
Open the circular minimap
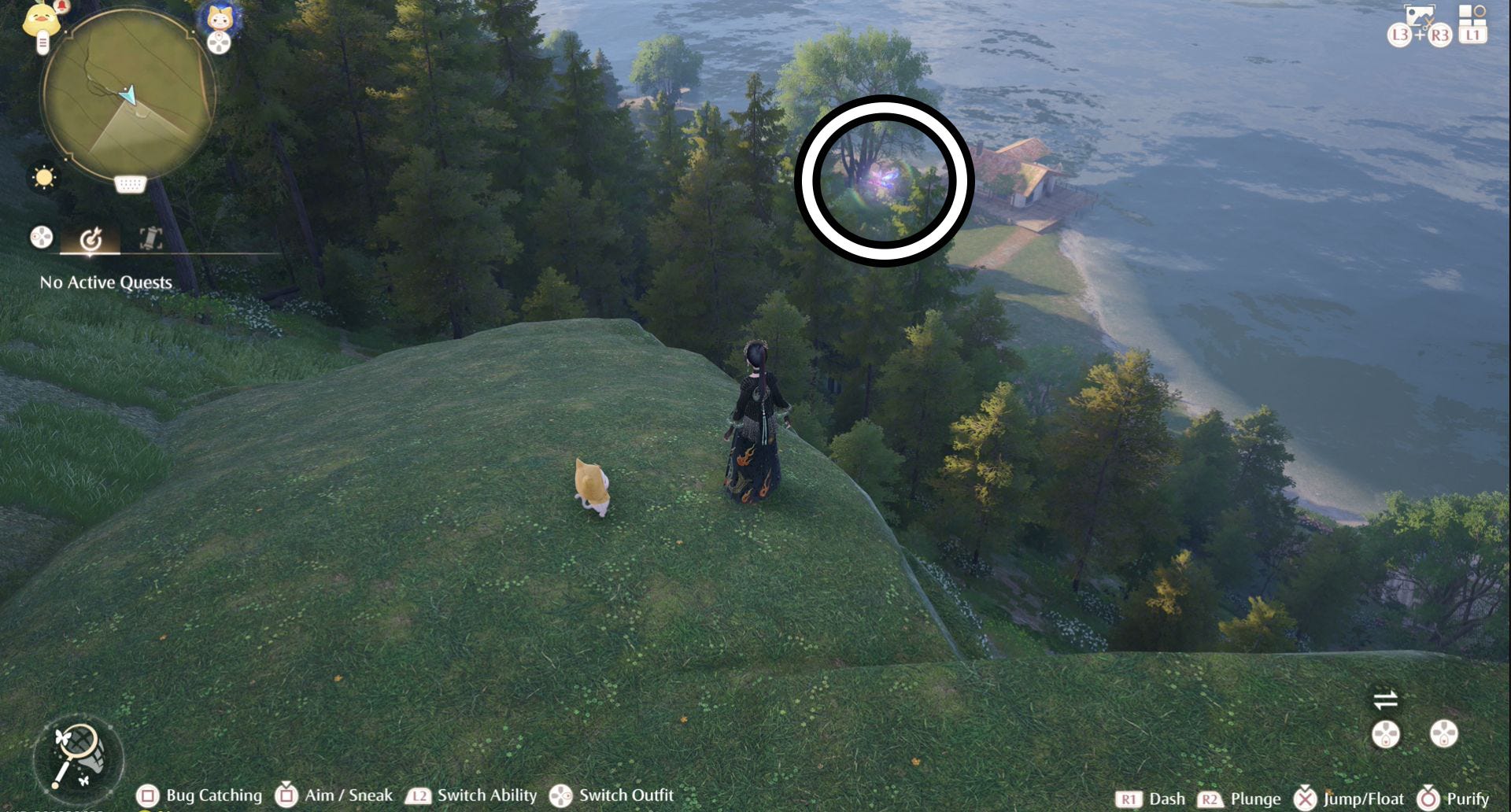(x=128, y=98)
